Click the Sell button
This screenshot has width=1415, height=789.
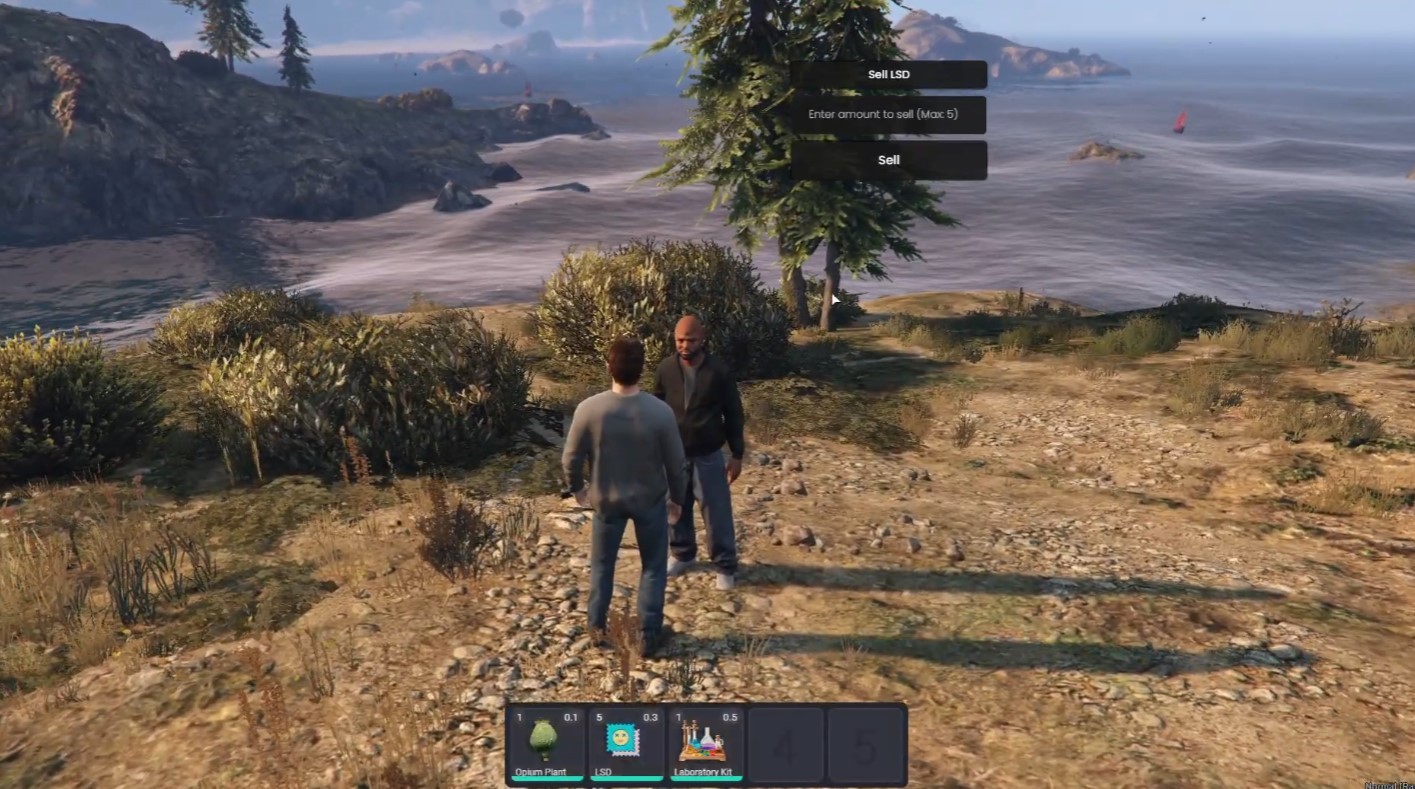click(888, 160)
